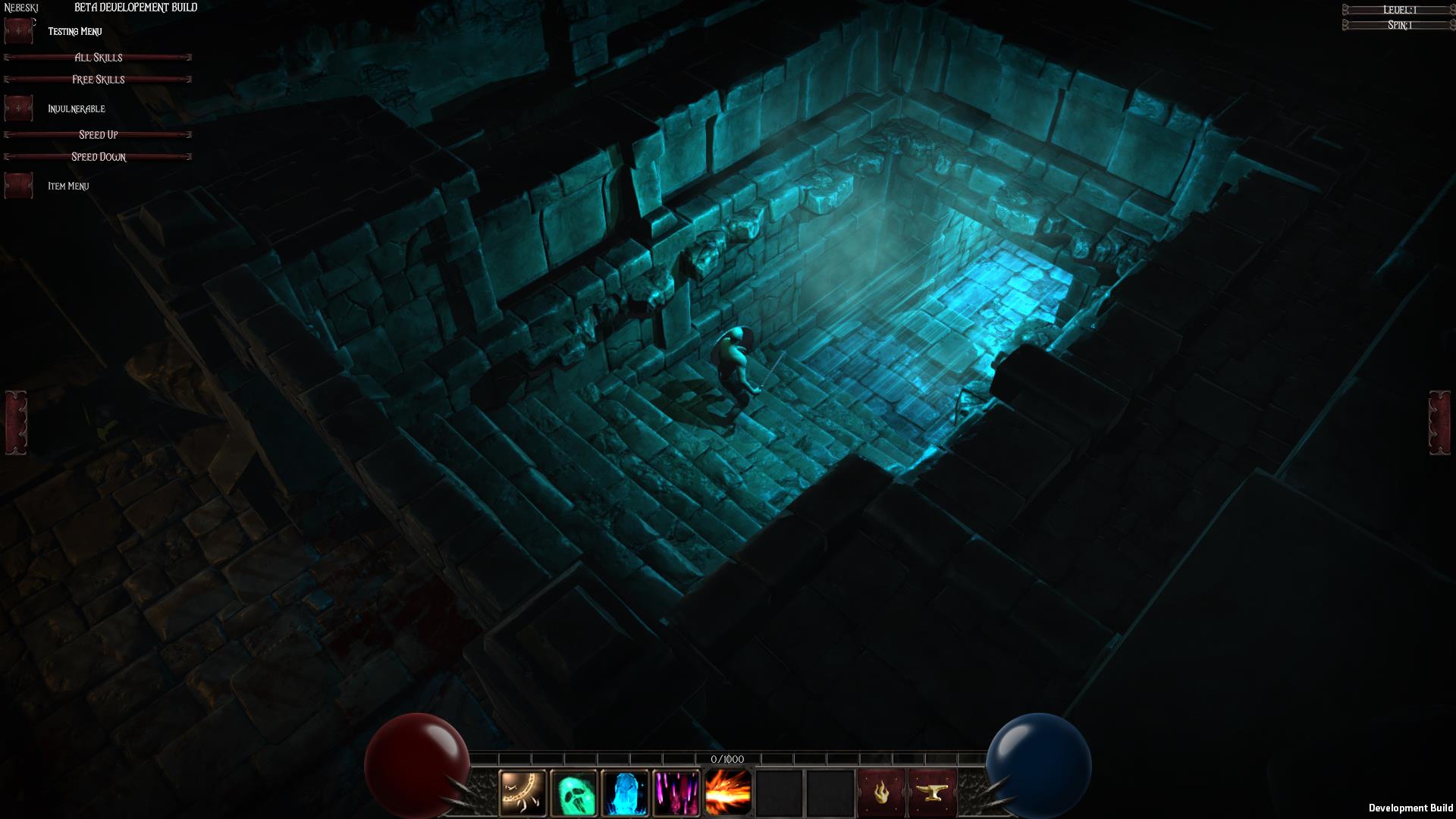This screenshot has height=819, width=1456.
Task: Click the 0/1000 experience progress bar
Action: tap(726, 759)
